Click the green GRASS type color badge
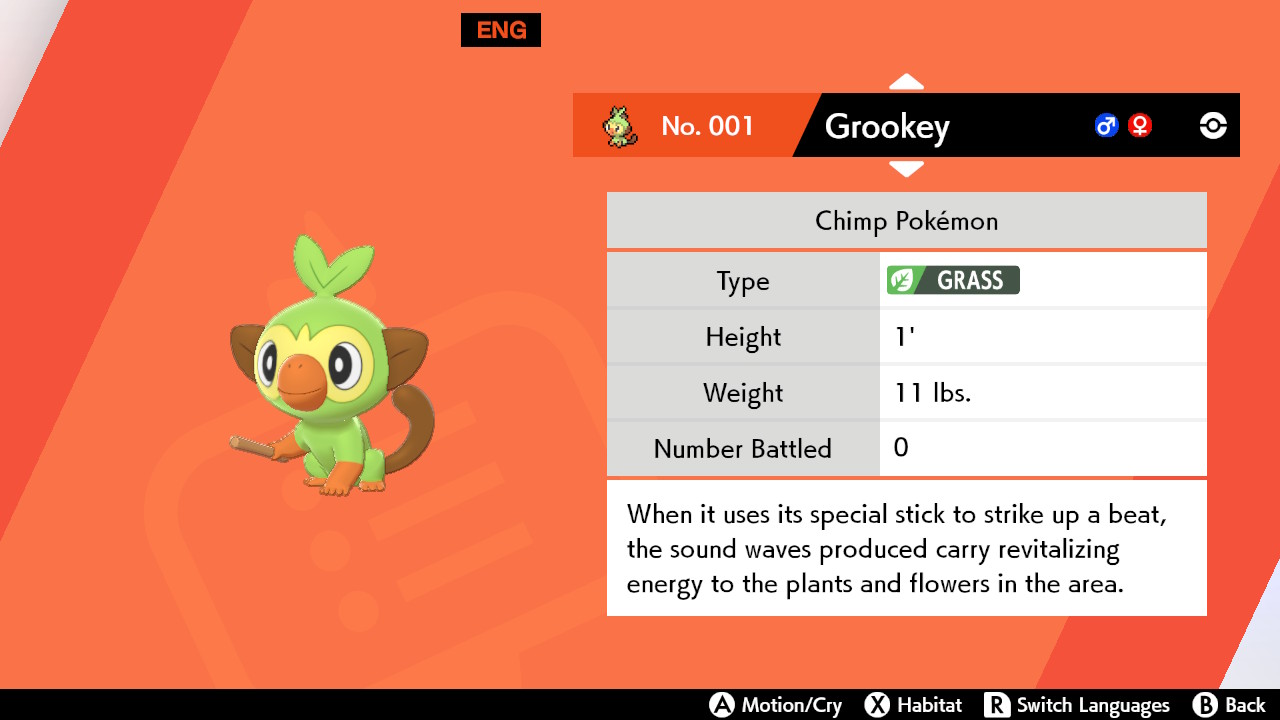 click(952, 280)
